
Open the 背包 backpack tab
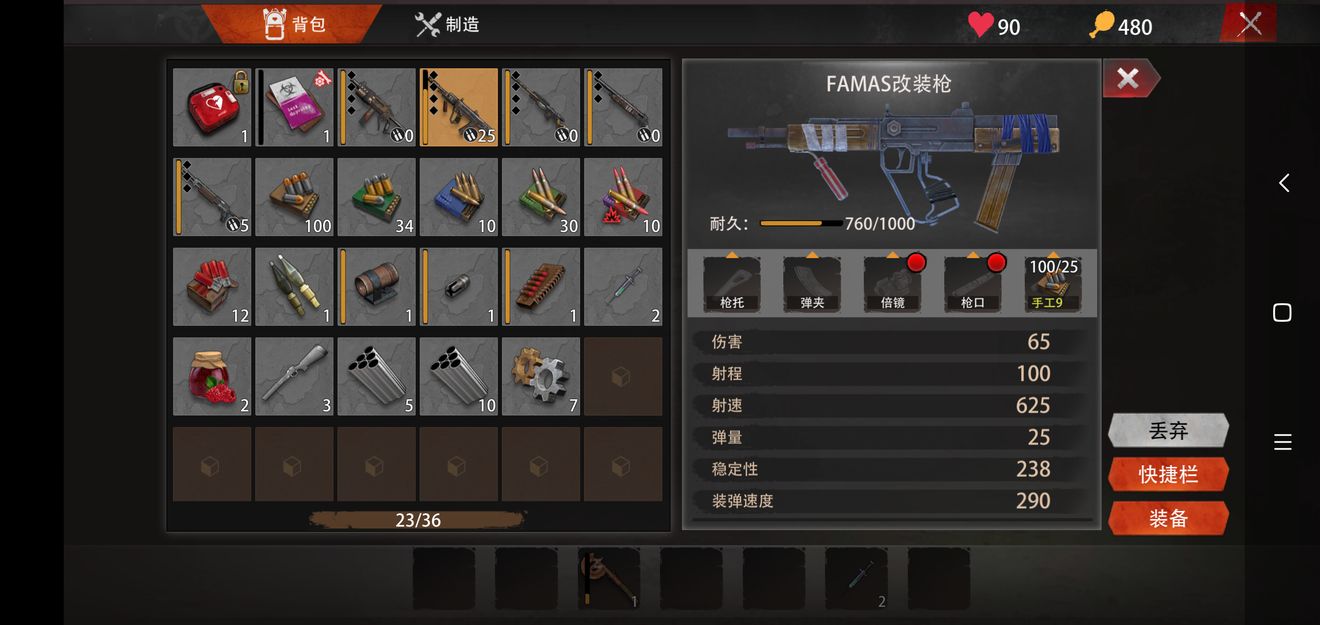(294, 24)
